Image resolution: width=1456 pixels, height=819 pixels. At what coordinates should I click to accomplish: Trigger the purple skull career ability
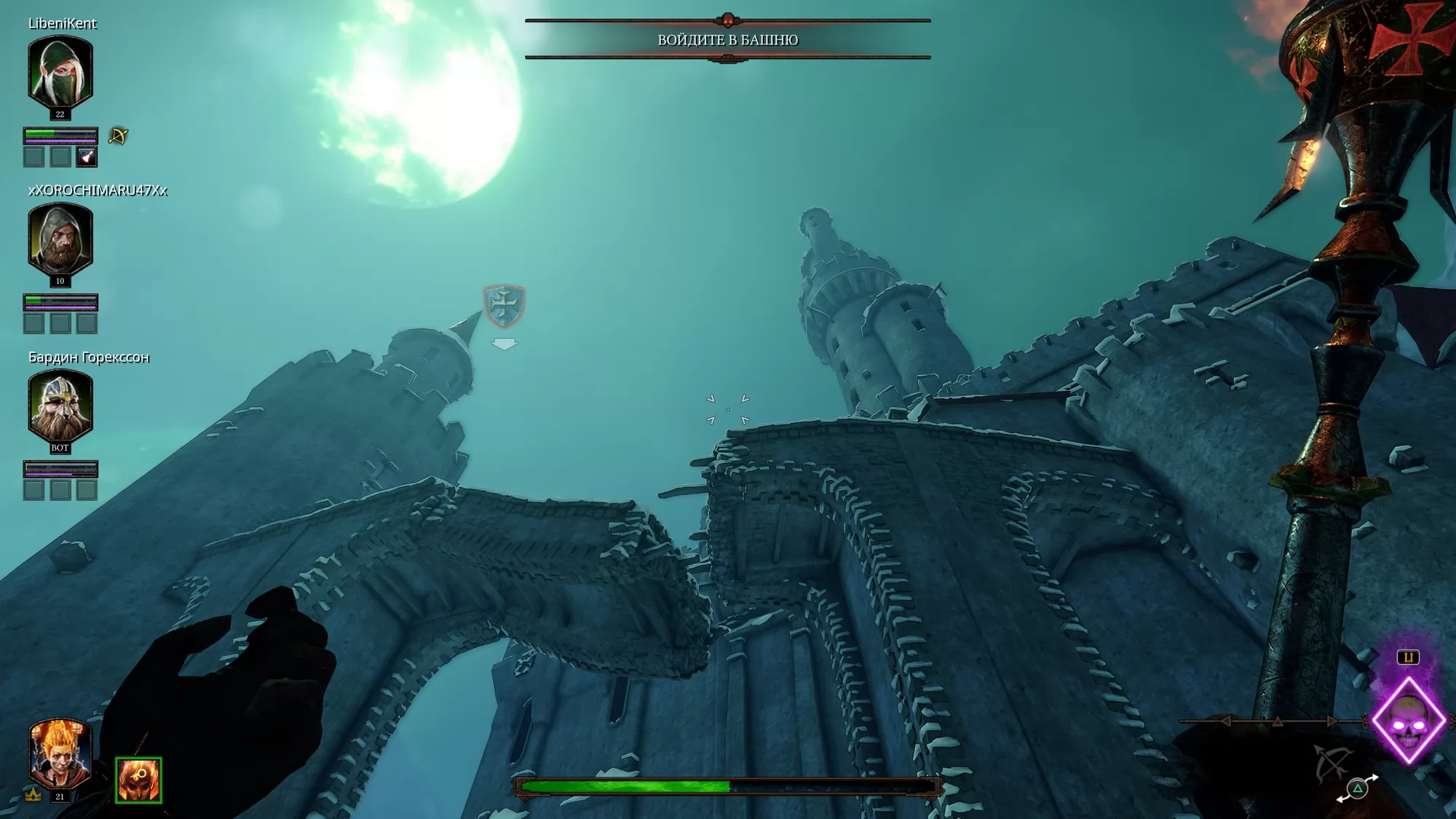tap(1409, 721)
